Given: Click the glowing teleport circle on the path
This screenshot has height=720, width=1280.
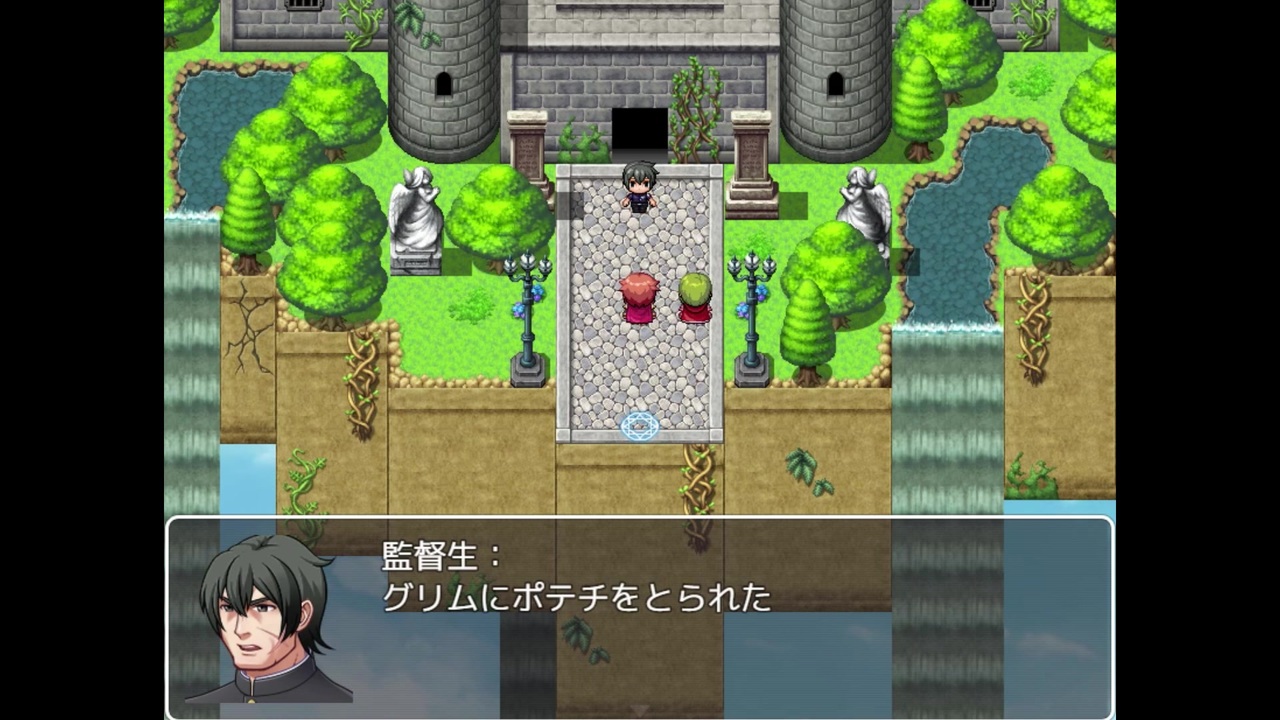Looking at the screenshot, I should pyautogui.click(x=640, y=427).
